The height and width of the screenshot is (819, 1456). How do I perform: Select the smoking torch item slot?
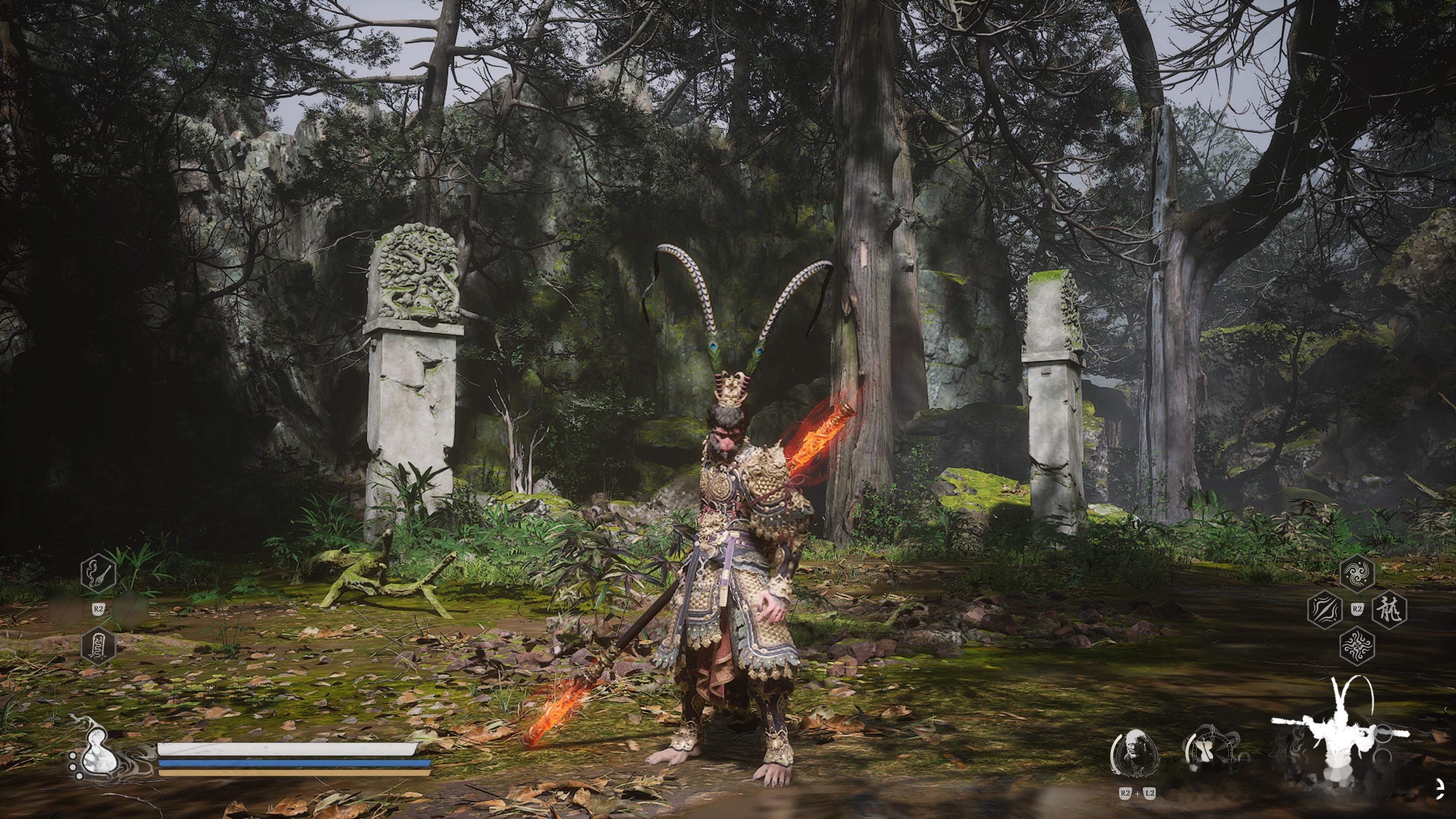pos(98,574)
